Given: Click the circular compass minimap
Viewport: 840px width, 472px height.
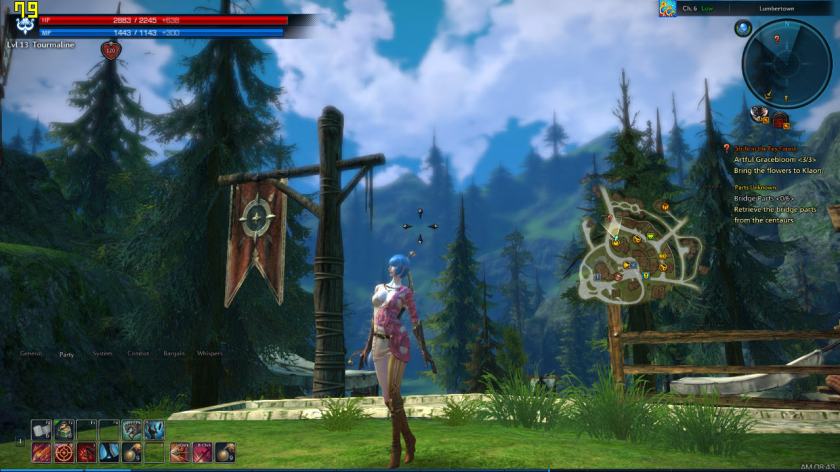Looking at the screenshot, I should click(x=786, y=65).
